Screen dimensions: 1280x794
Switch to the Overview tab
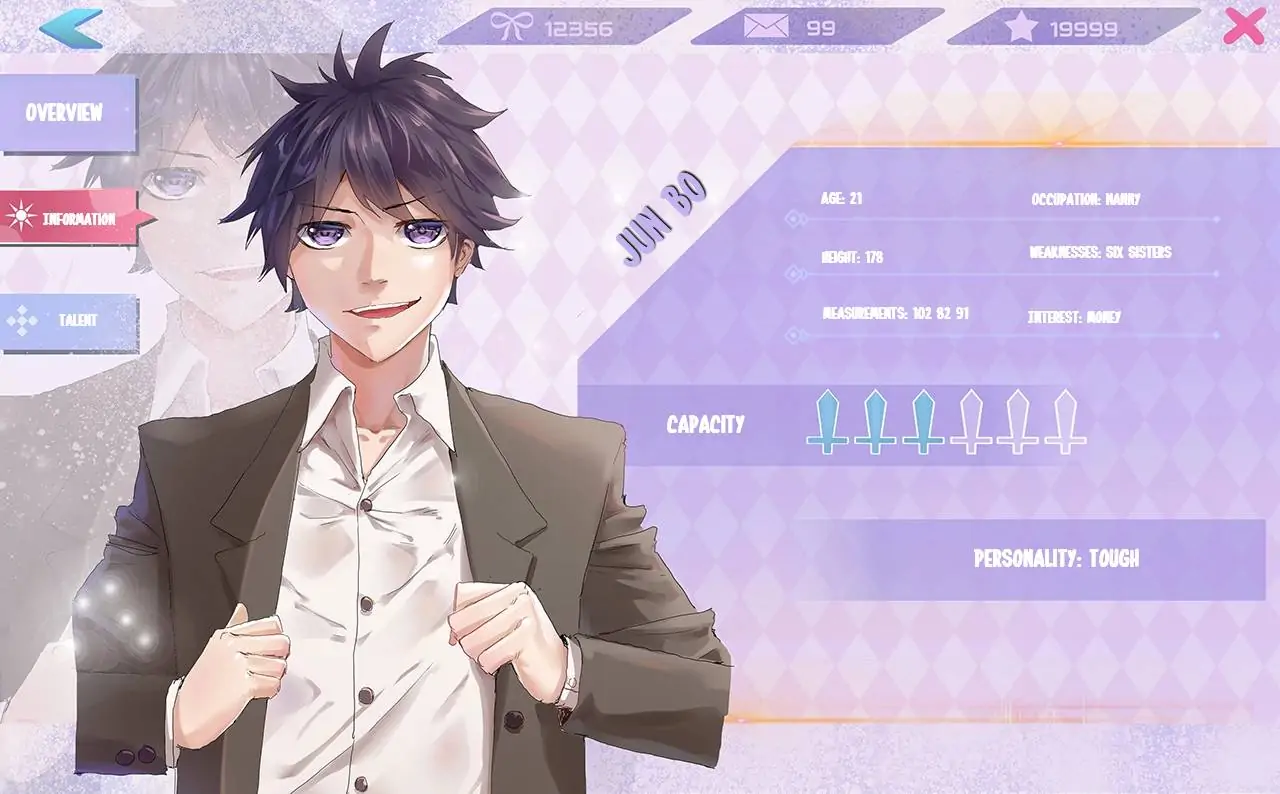click(x=66, y=113)
